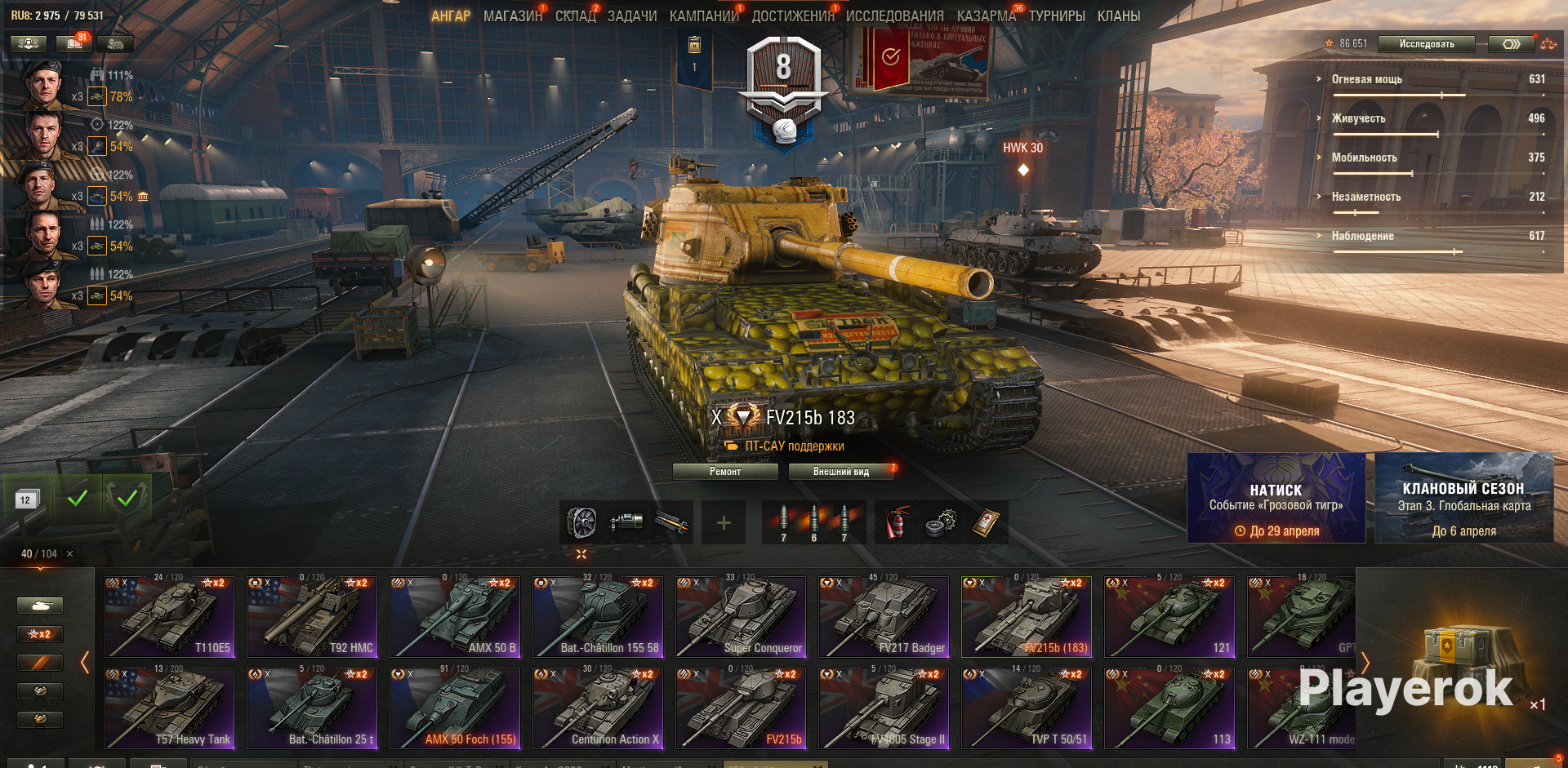Open the Клановый сезон banner

pos(1463,498)
